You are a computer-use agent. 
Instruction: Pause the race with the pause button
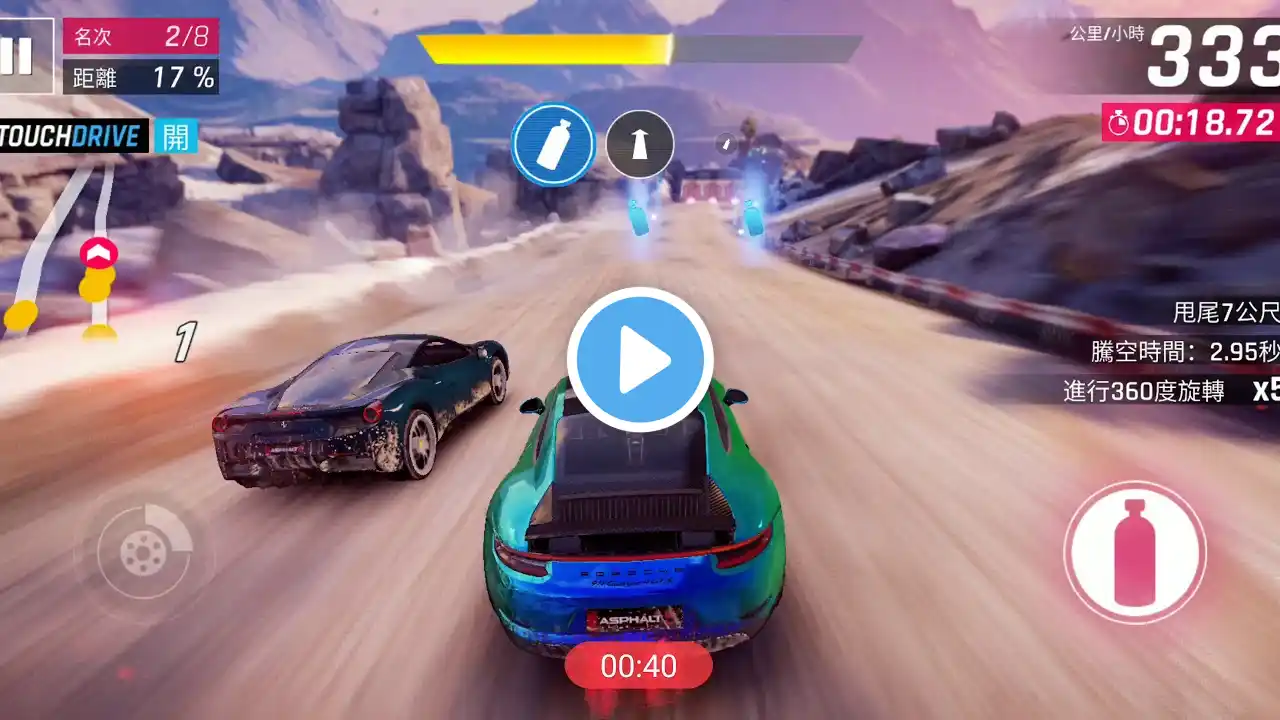click(x=17, y=57)
